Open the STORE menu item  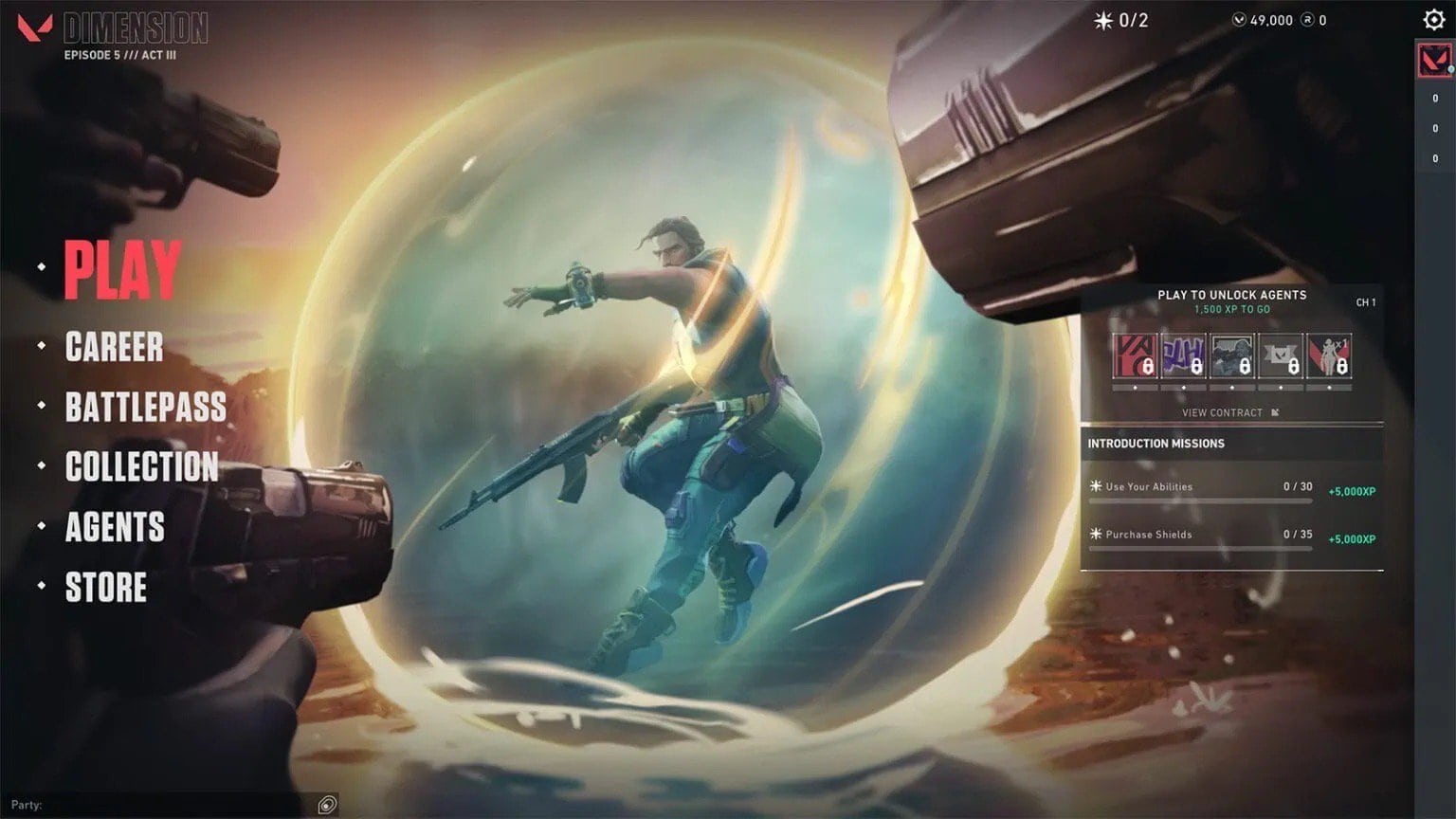[105, 588]
